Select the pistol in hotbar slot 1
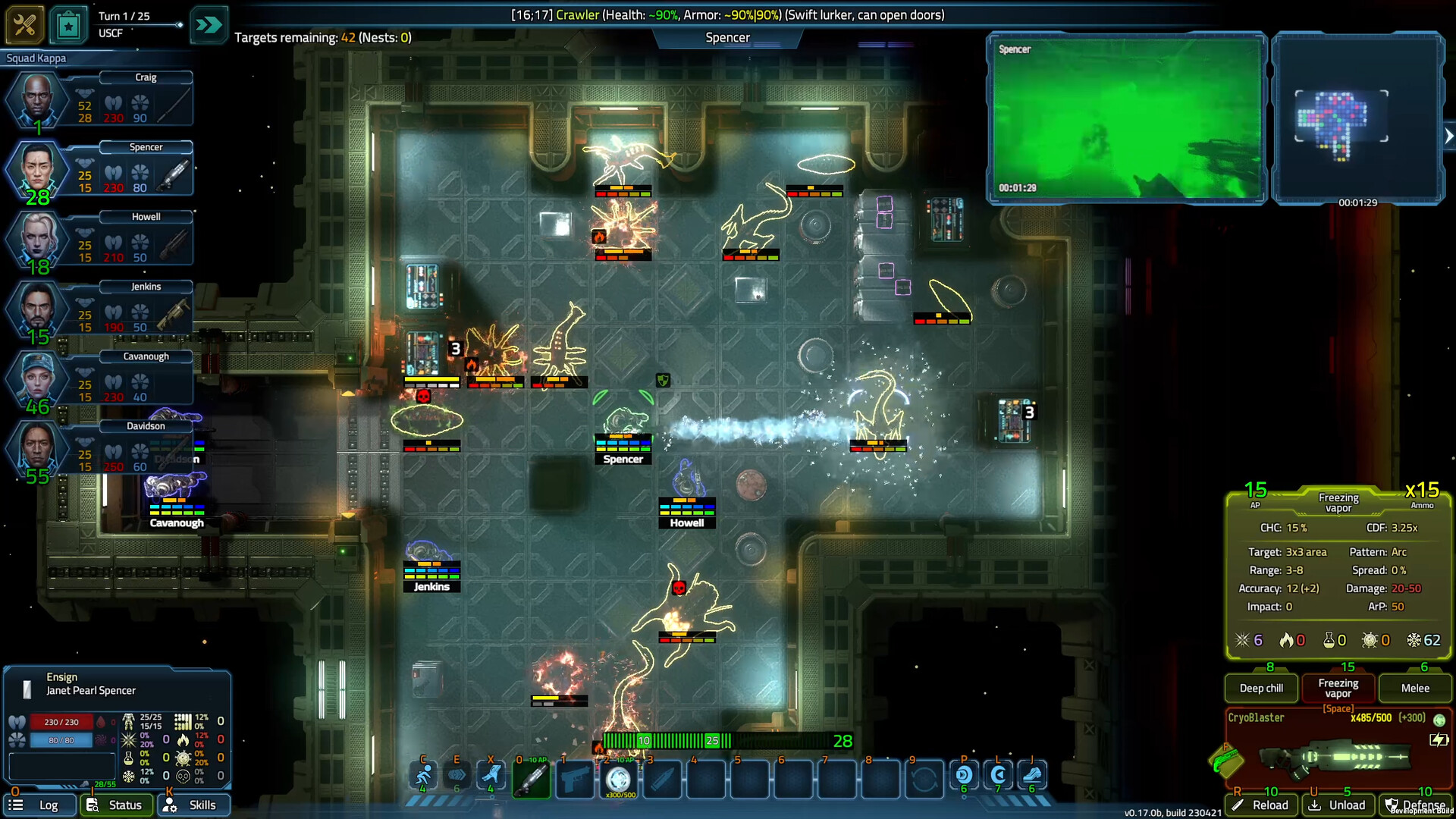Viewport: 1456px width, 819px height. [x=575, y=776]
